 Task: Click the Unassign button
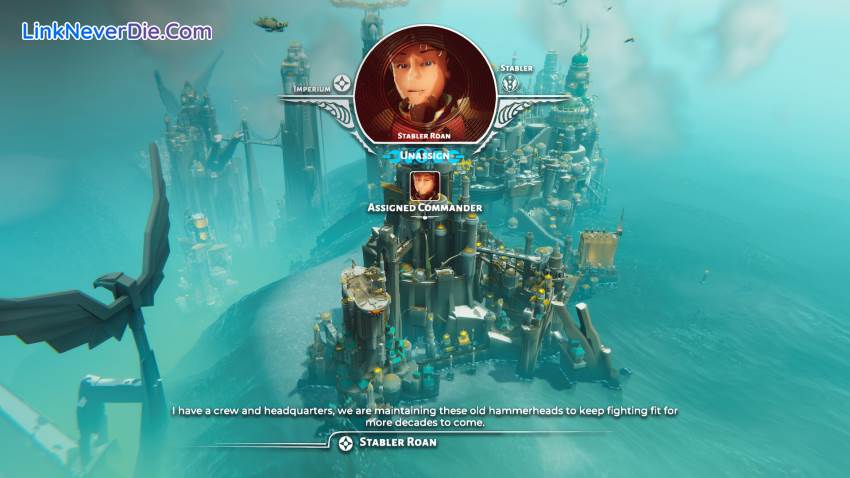[x=425, y=156]
